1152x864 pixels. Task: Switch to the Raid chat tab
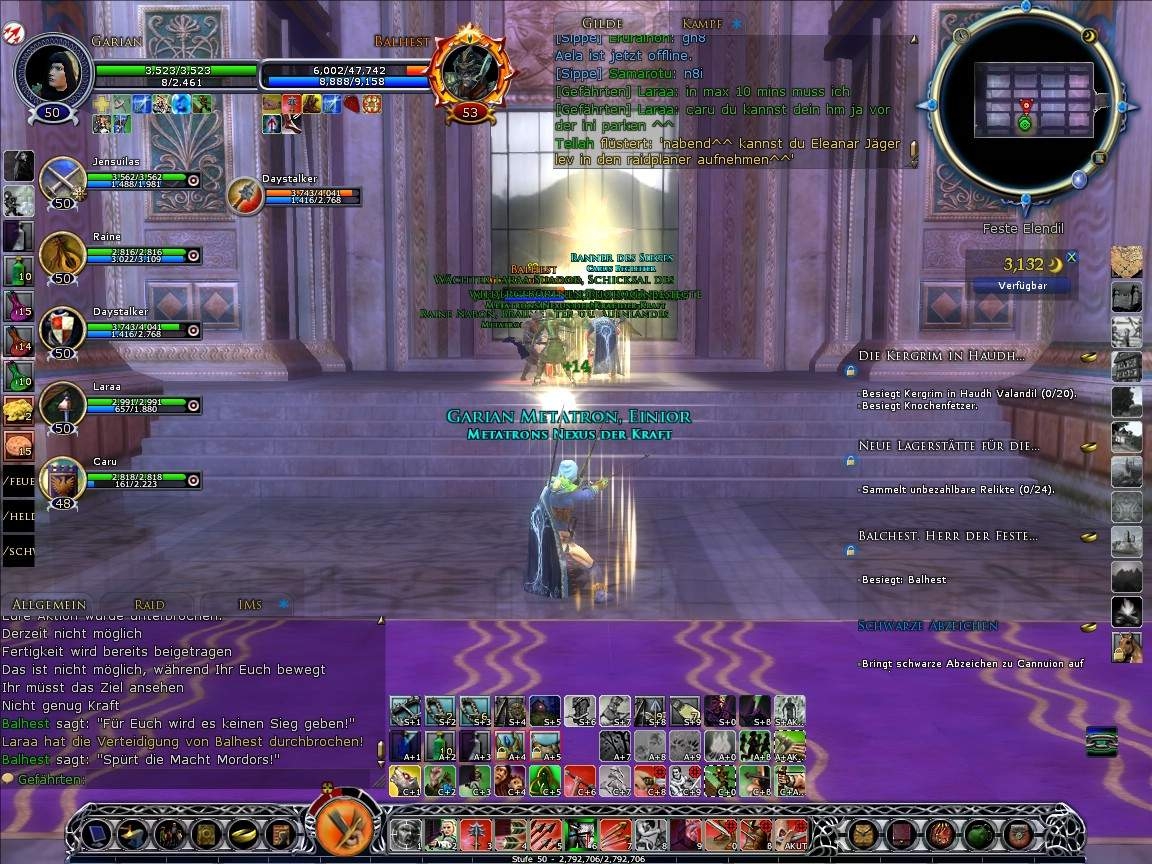point(150,604)
